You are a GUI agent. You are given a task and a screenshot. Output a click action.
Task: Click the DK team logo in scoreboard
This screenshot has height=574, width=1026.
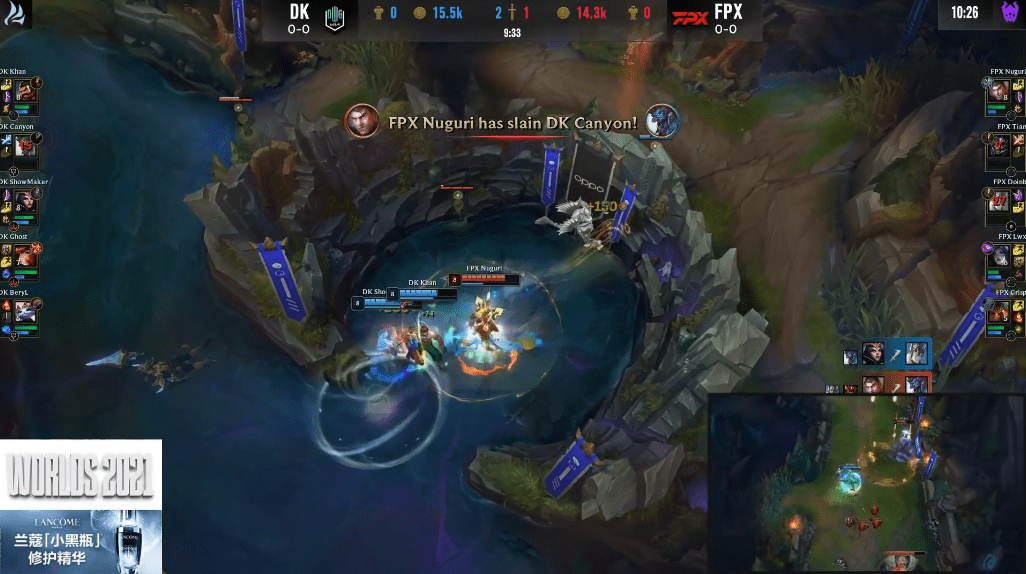(x=335, y=19)
